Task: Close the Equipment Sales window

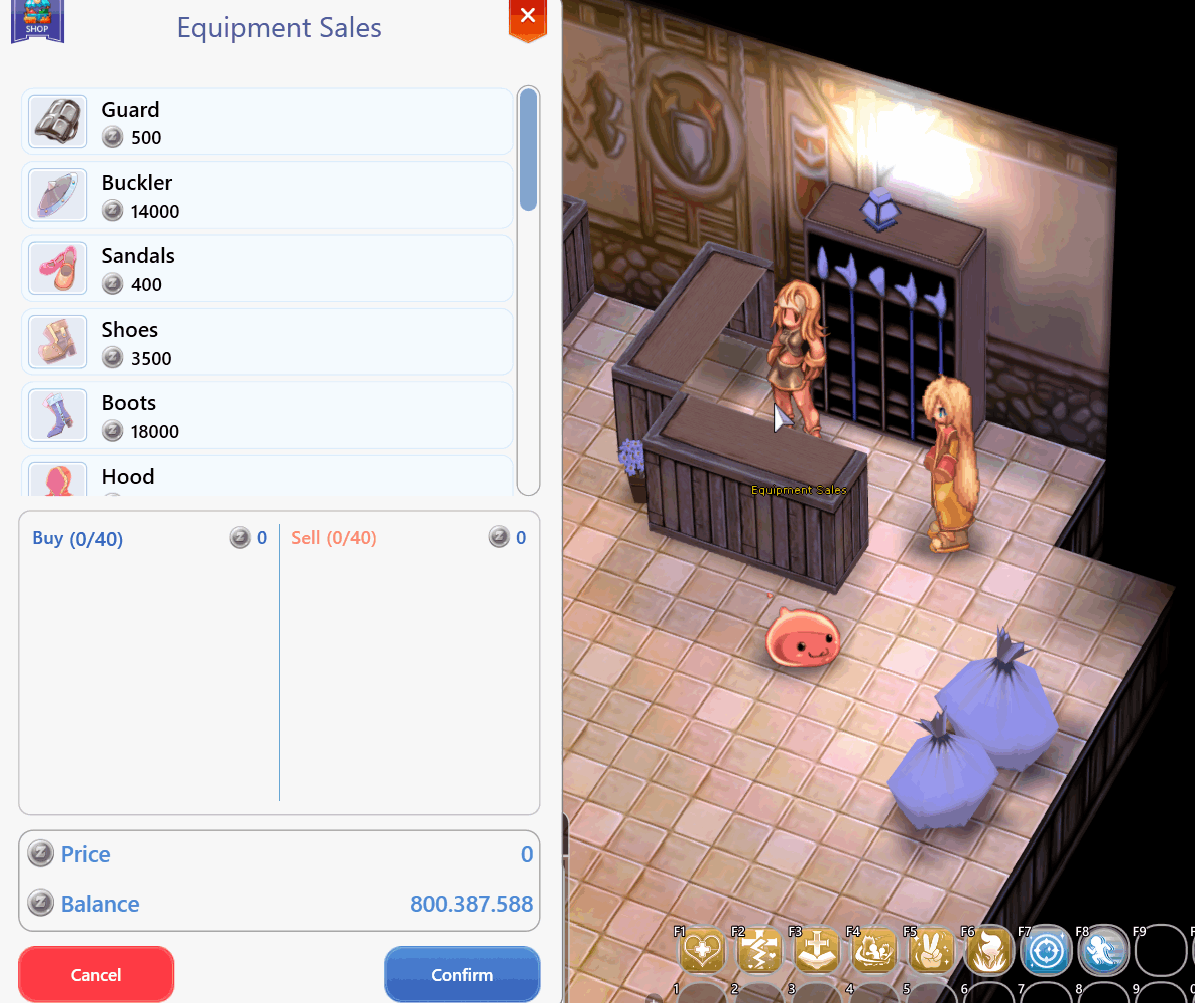Action: 528,17
